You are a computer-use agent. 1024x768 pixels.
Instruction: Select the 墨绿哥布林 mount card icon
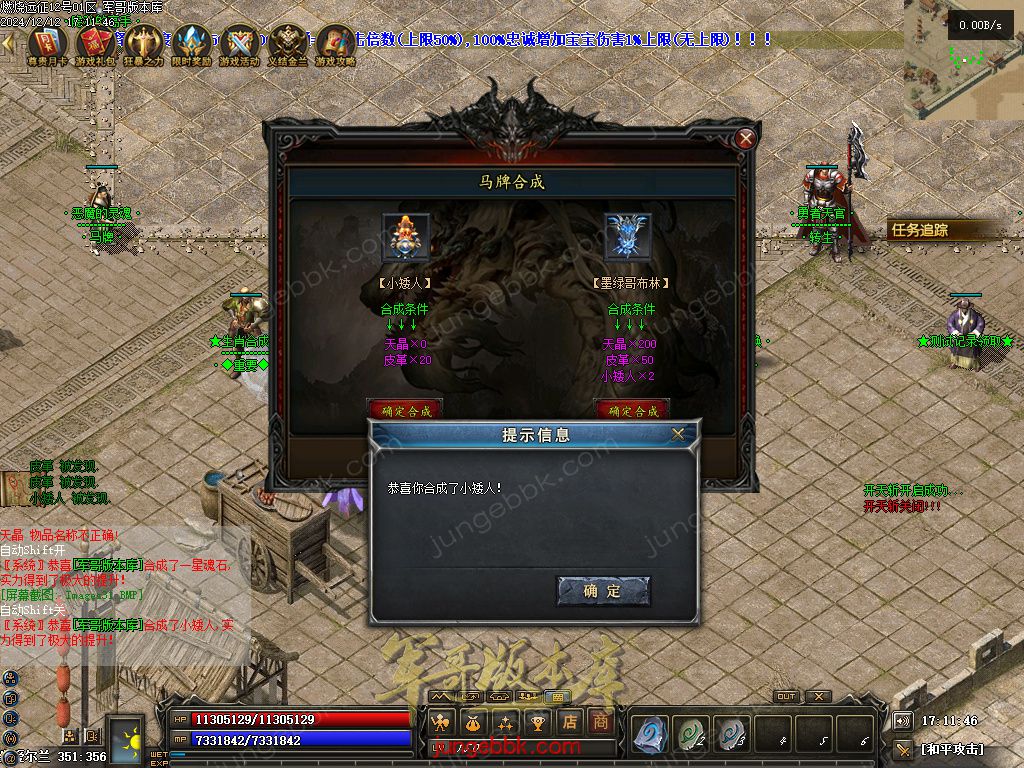628,237
